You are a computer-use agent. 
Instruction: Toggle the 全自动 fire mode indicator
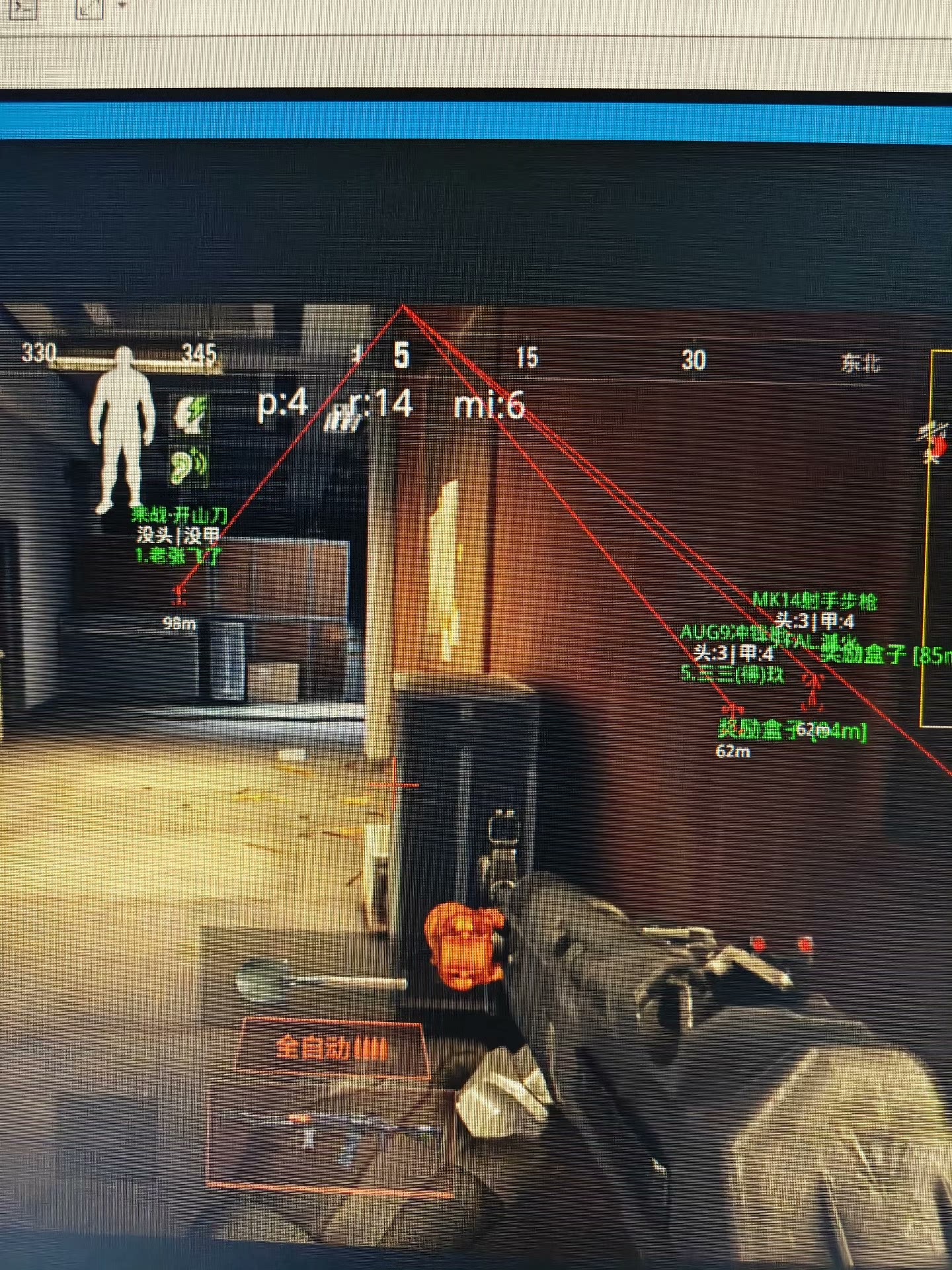331,1048
